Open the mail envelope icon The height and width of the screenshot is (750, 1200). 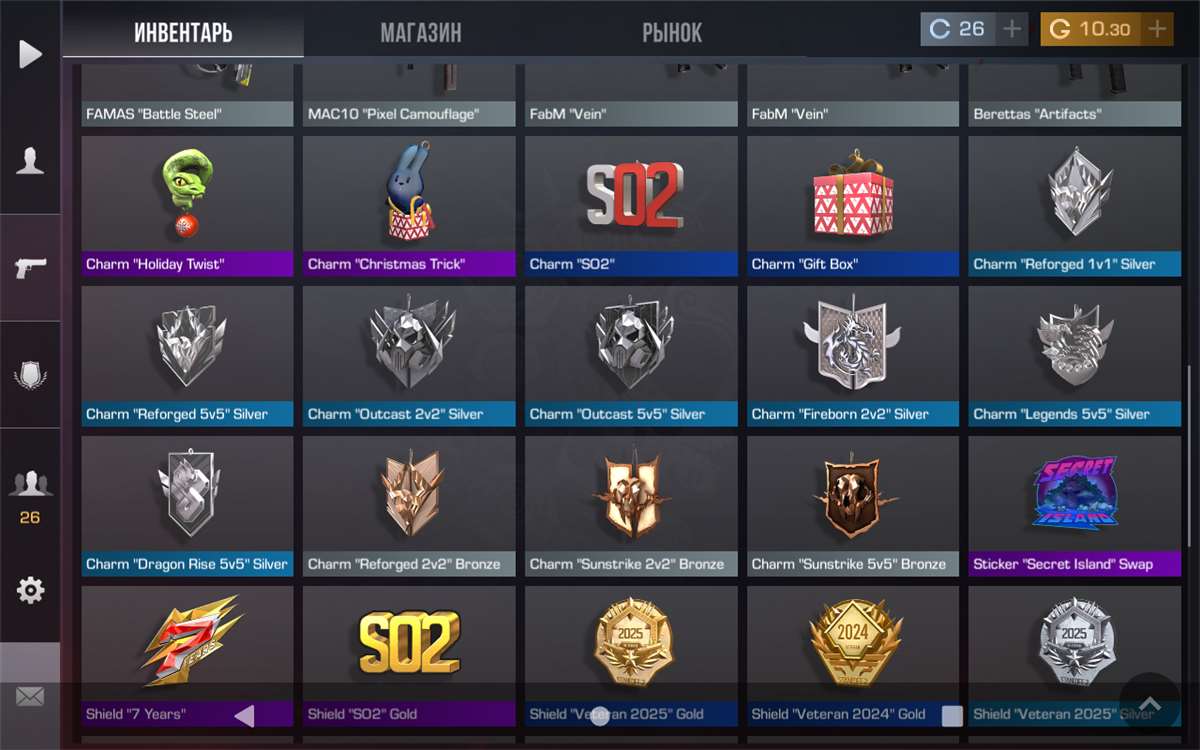tap(30, 697)
